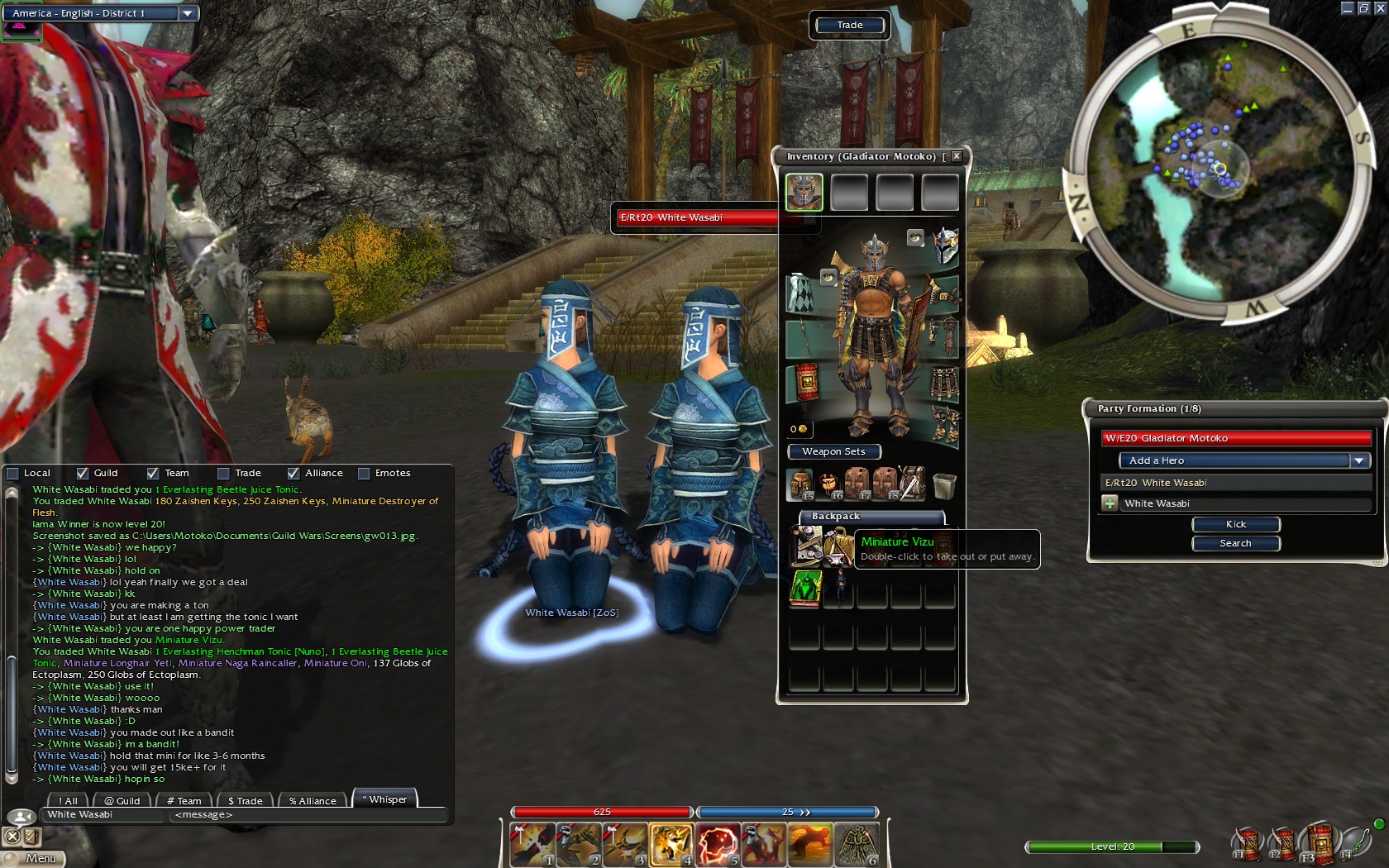Kick the selected party member
This screenshot has height=868, width=1389.
[x=1235, y=524]
